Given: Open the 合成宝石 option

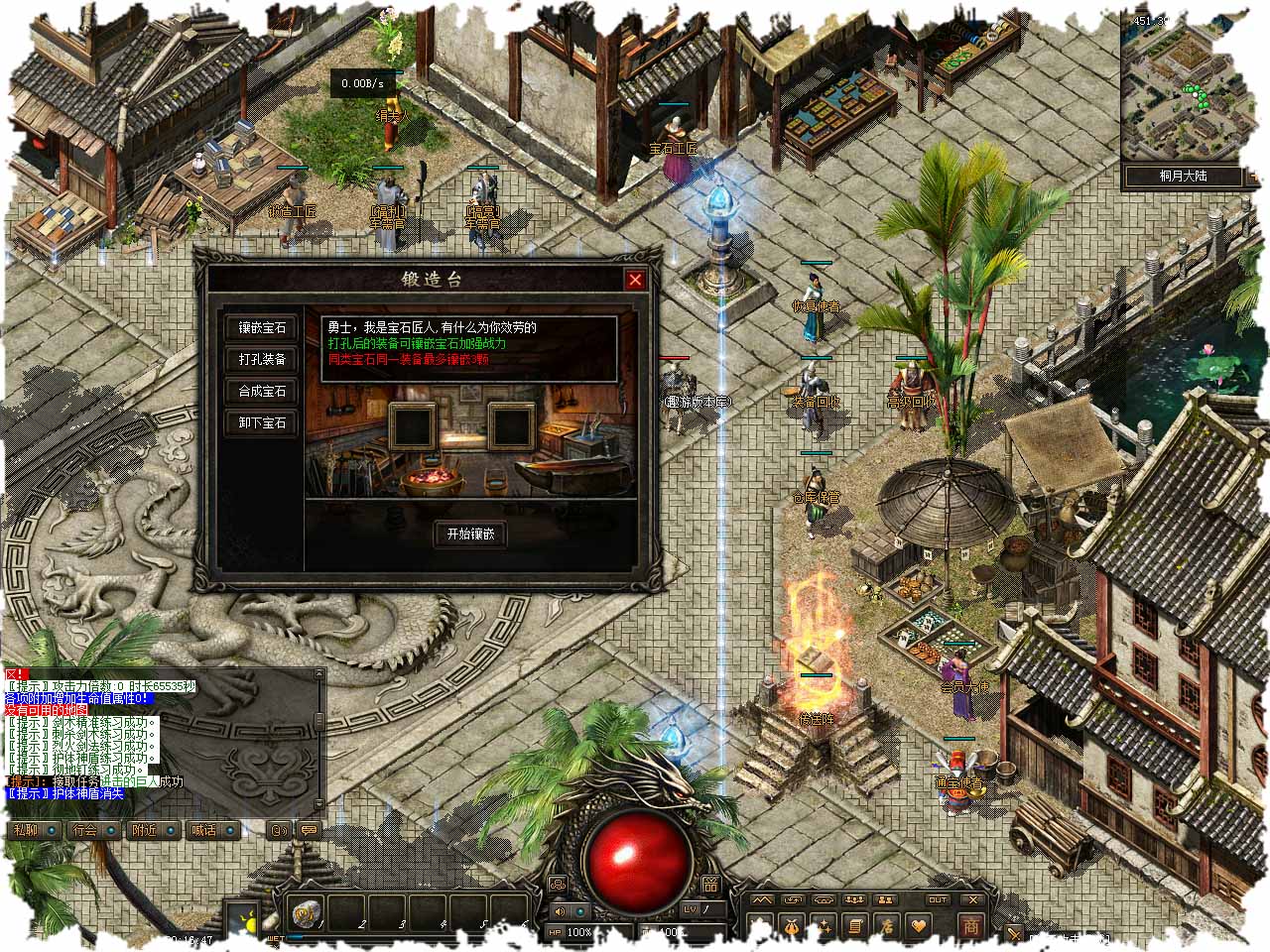Looking at the screenshot, I should [x=262, y=391].
